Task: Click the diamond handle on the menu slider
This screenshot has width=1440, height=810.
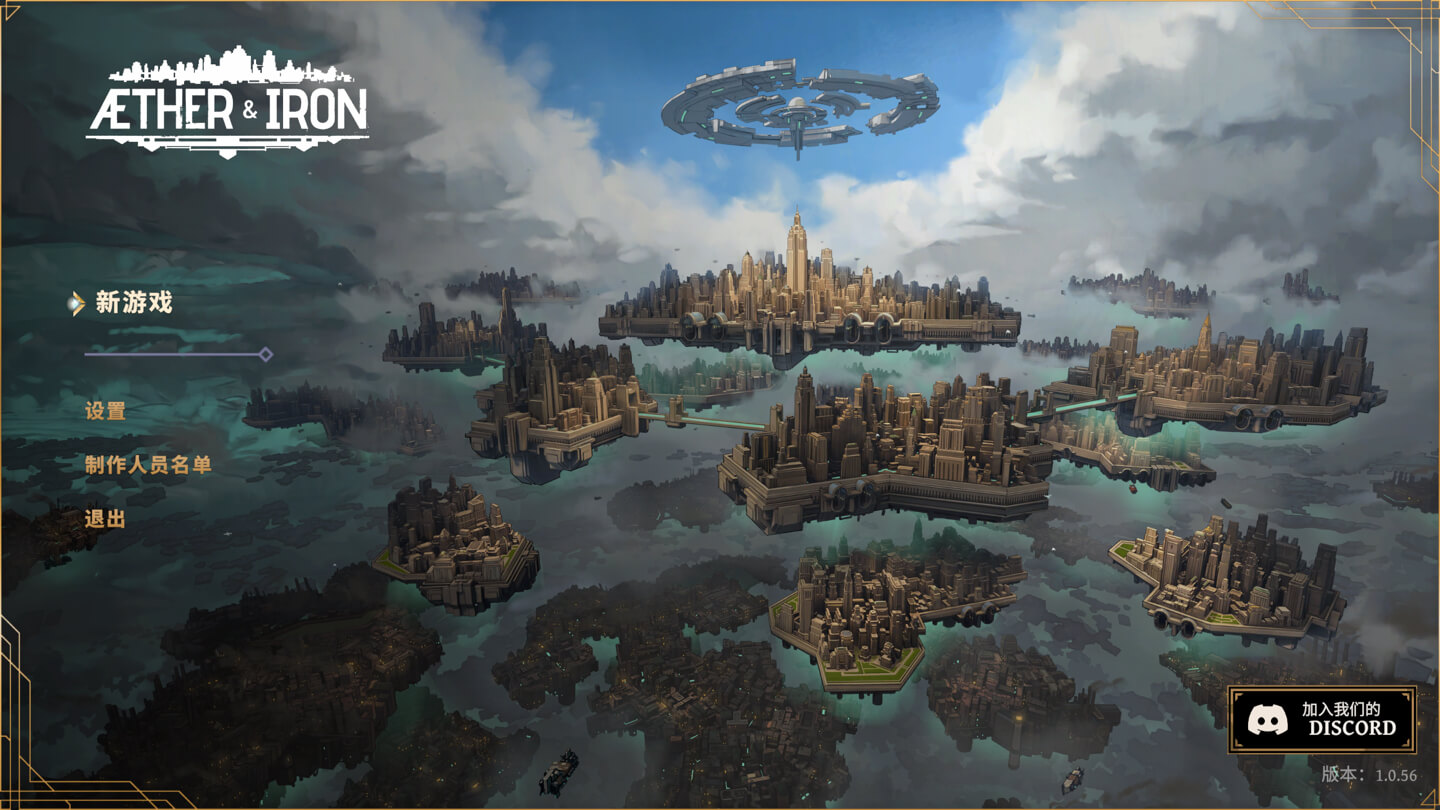Action: coord(266,353)
